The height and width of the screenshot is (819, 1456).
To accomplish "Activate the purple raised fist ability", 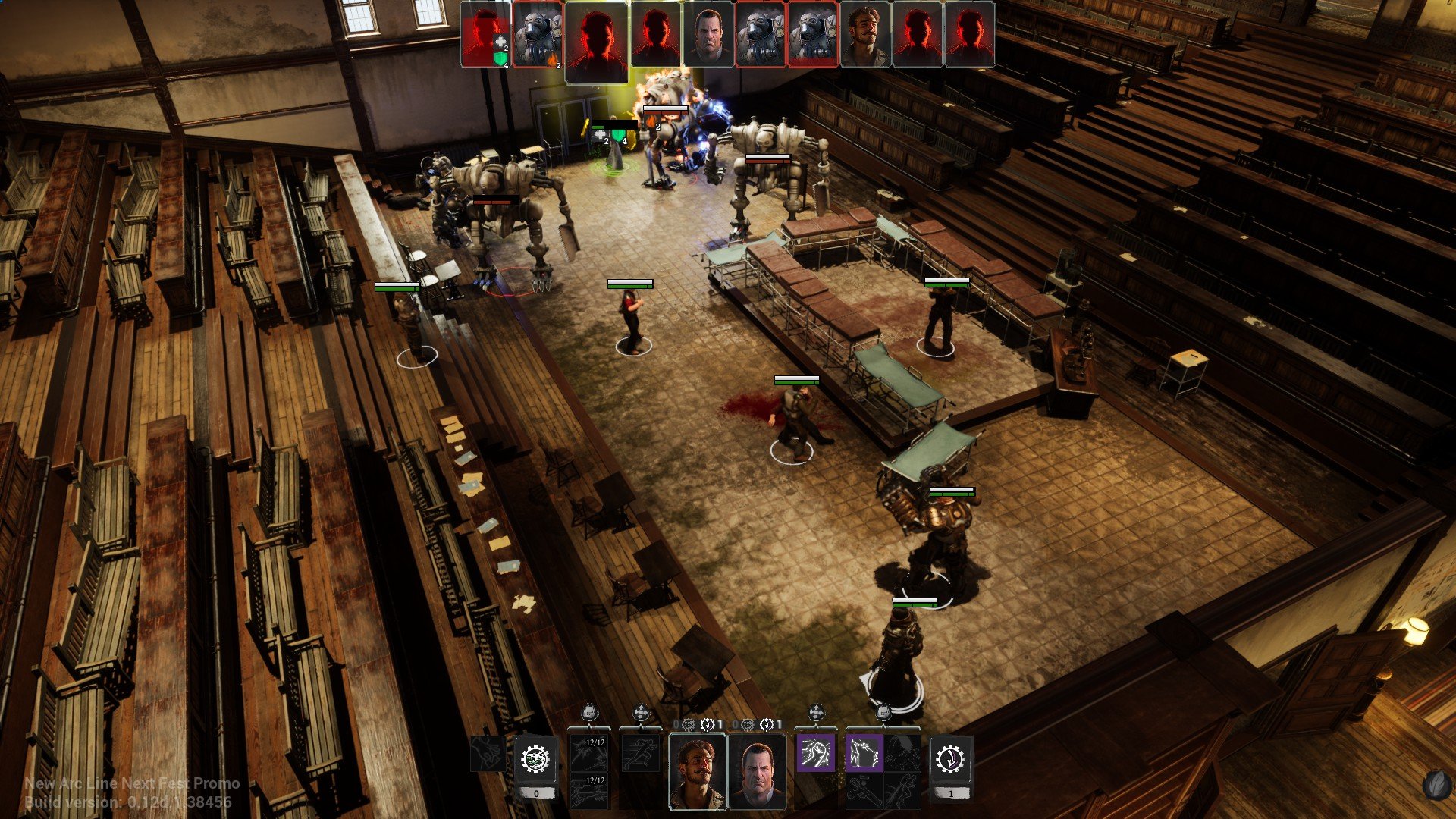I will pyautogui.click(x=815, y=753).
